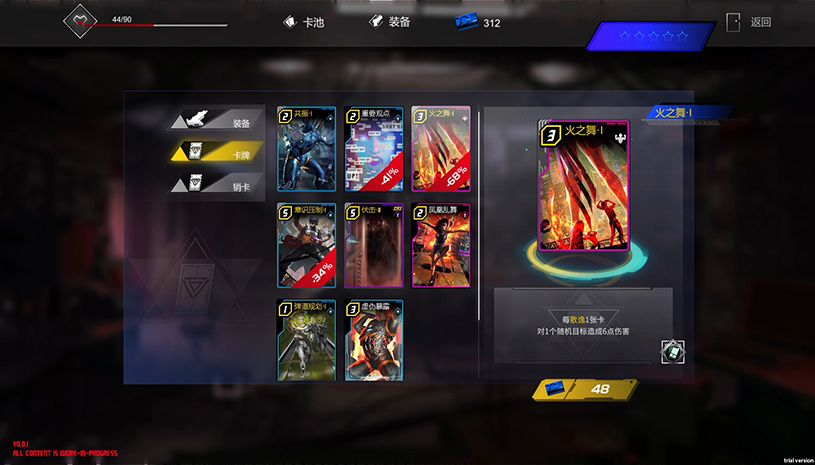Select the 意识压制 card

pos(307,245)
